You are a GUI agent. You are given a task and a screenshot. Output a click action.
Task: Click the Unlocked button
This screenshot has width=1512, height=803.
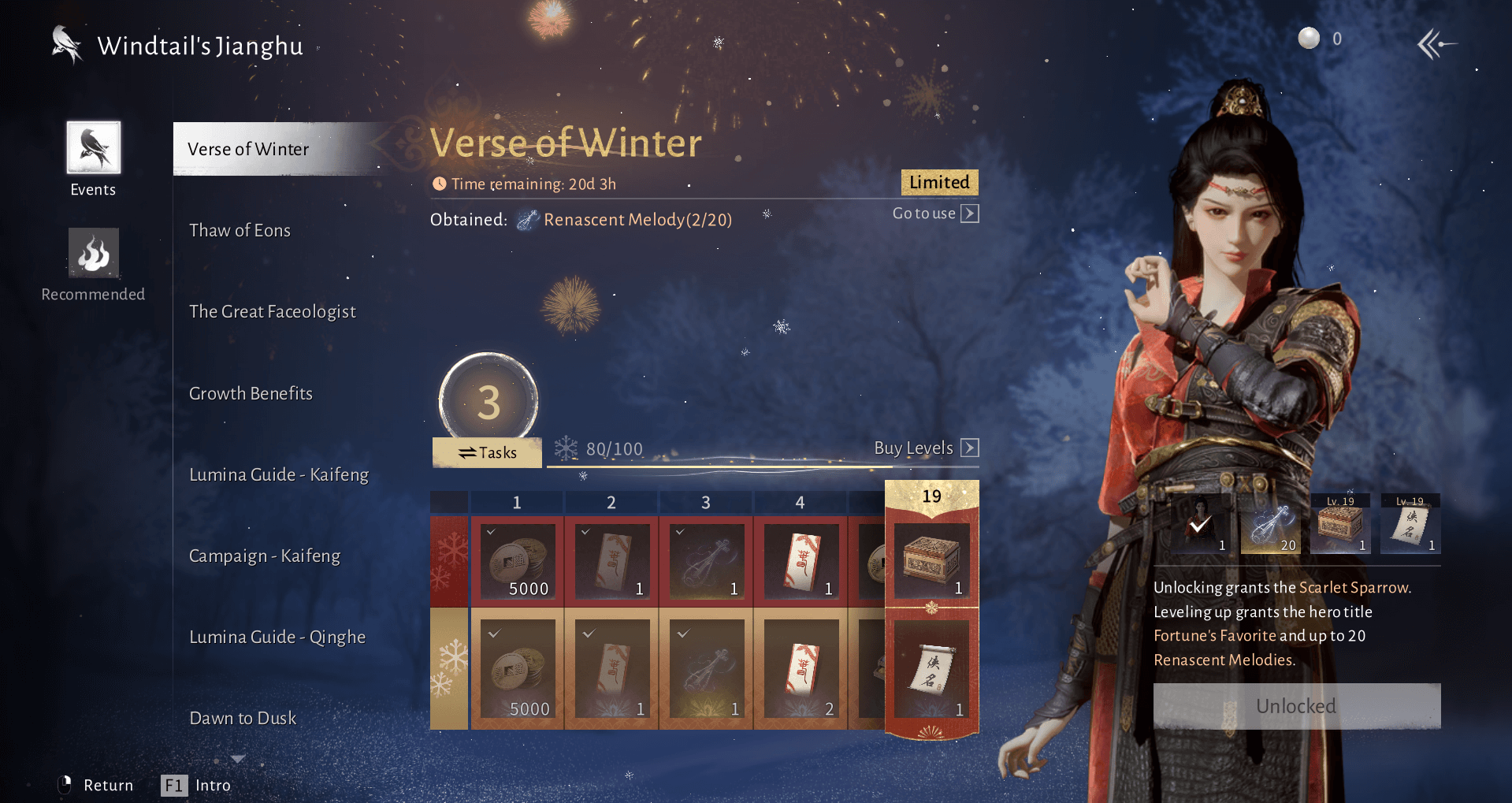1296,705
